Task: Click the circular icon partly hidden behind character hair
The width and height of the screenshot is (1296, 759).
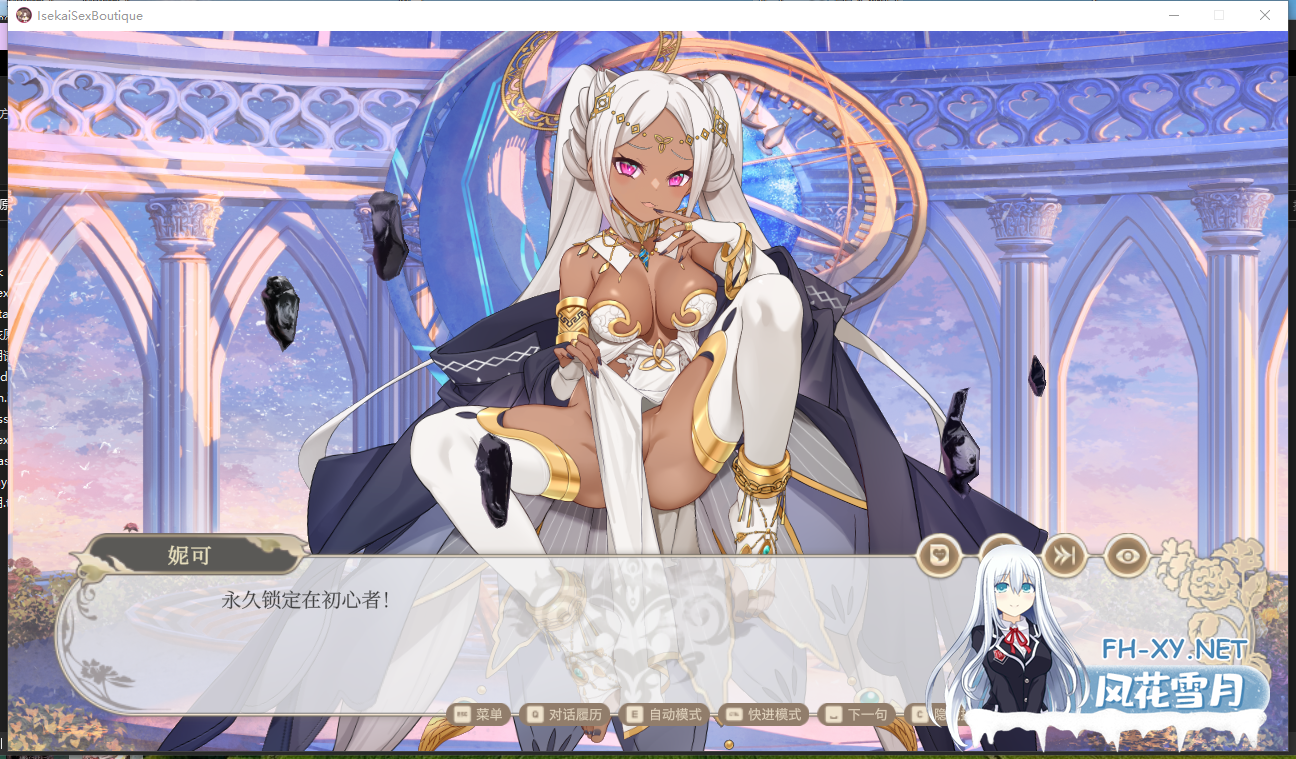Action: coord(1002,555)
